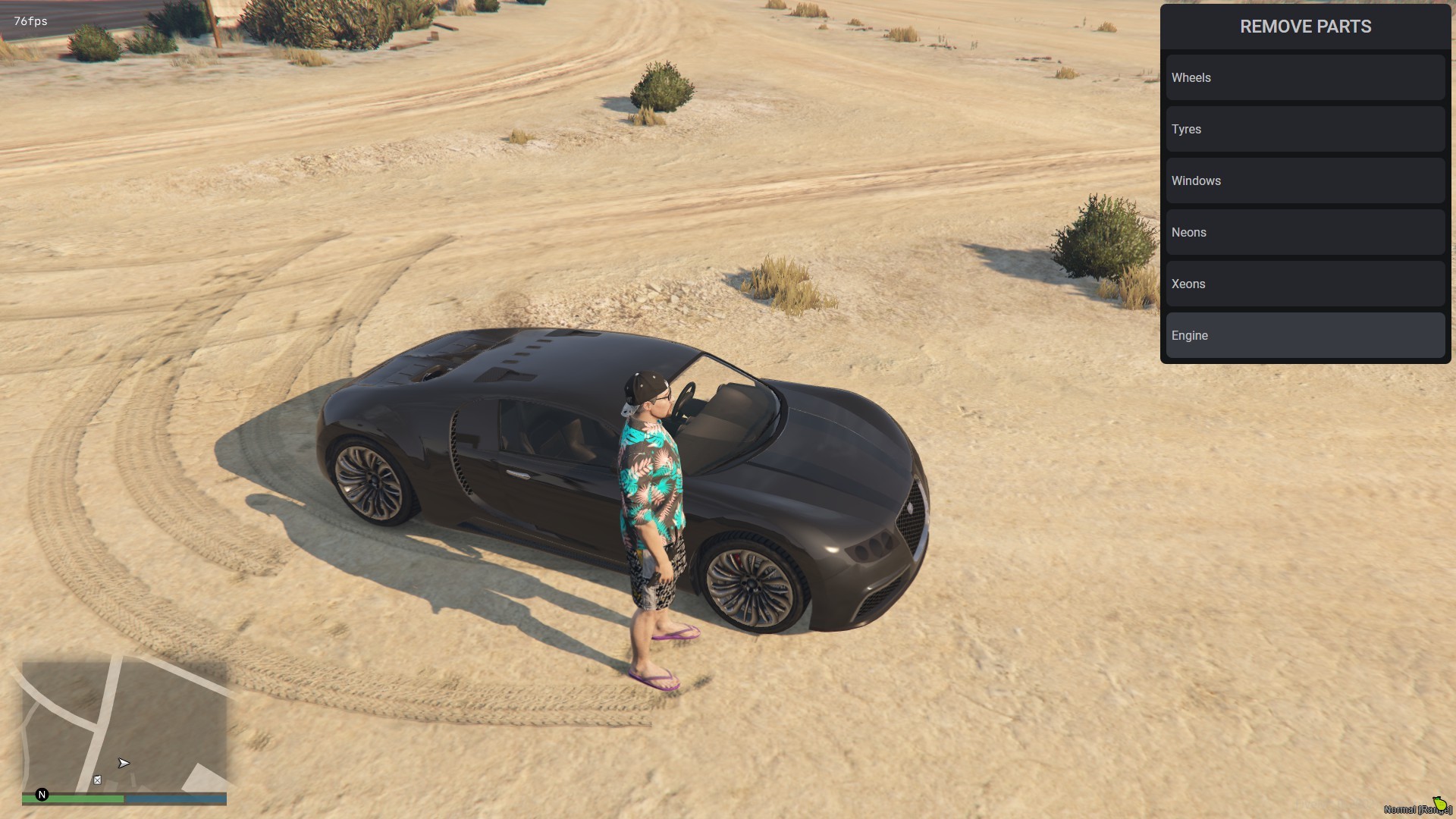Click the highlighted Engine option
1456x819 pixels.
pyautogui.click(x=1305, y=335)
